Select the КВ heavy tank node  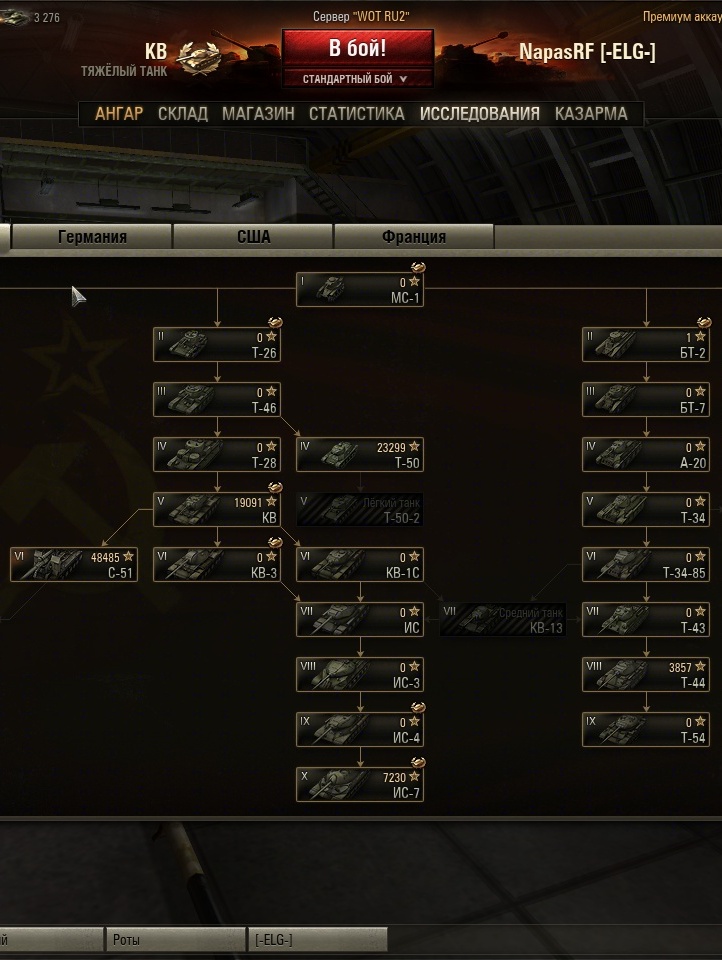click(x=217, y=510)
